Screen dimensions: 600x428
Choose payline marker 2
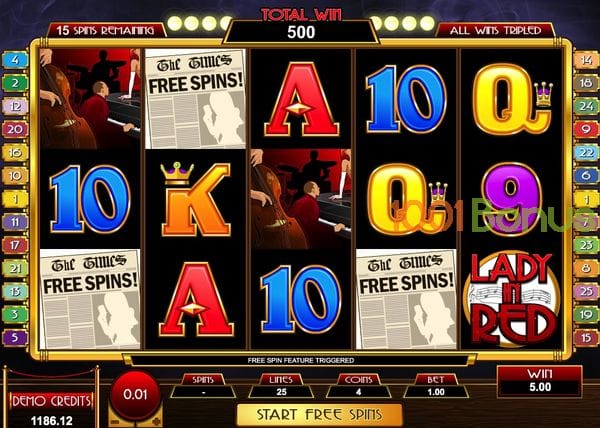coord(16,82)
